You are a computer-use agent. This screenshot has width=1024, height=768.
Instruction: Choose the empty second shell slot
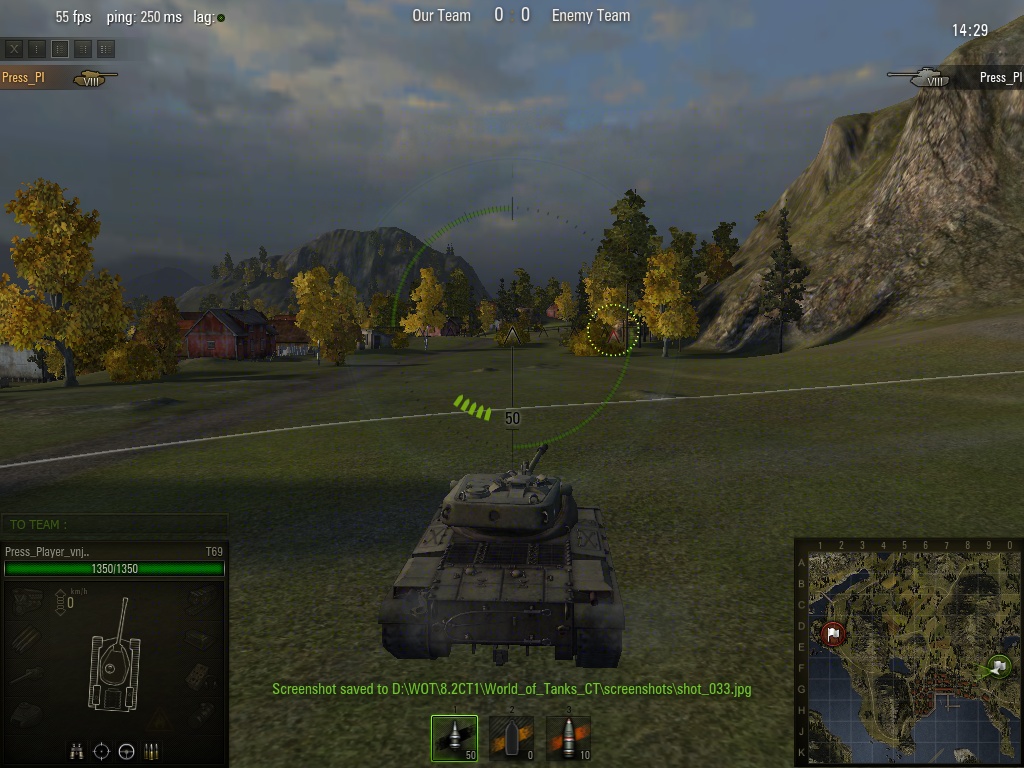pos(511,739)
